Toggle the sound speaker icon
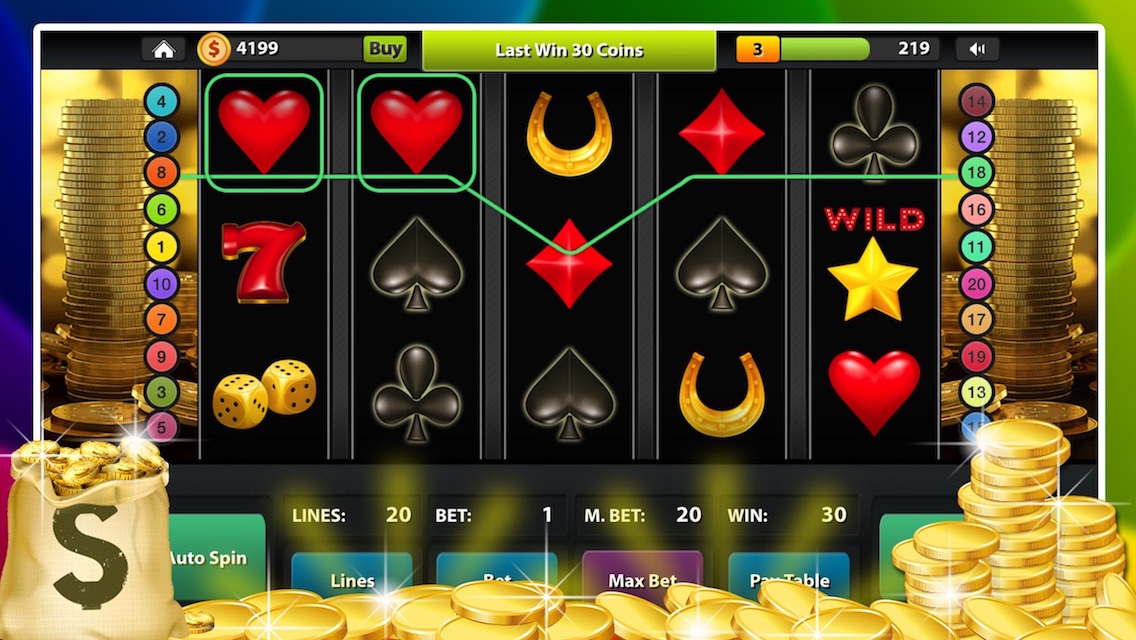This screenshot has height=640, width=1136. coord(977,49)
